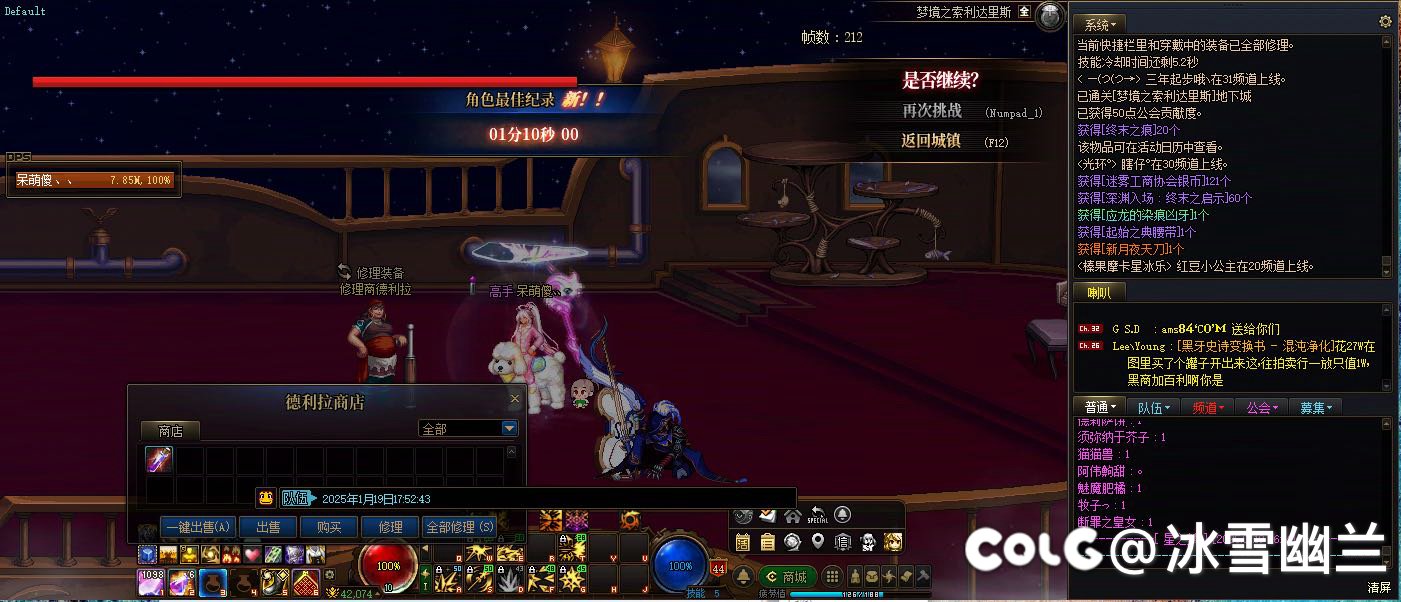1401x602 pixels.
Task: Click the 购买 buy button
Action: point(329,527)
